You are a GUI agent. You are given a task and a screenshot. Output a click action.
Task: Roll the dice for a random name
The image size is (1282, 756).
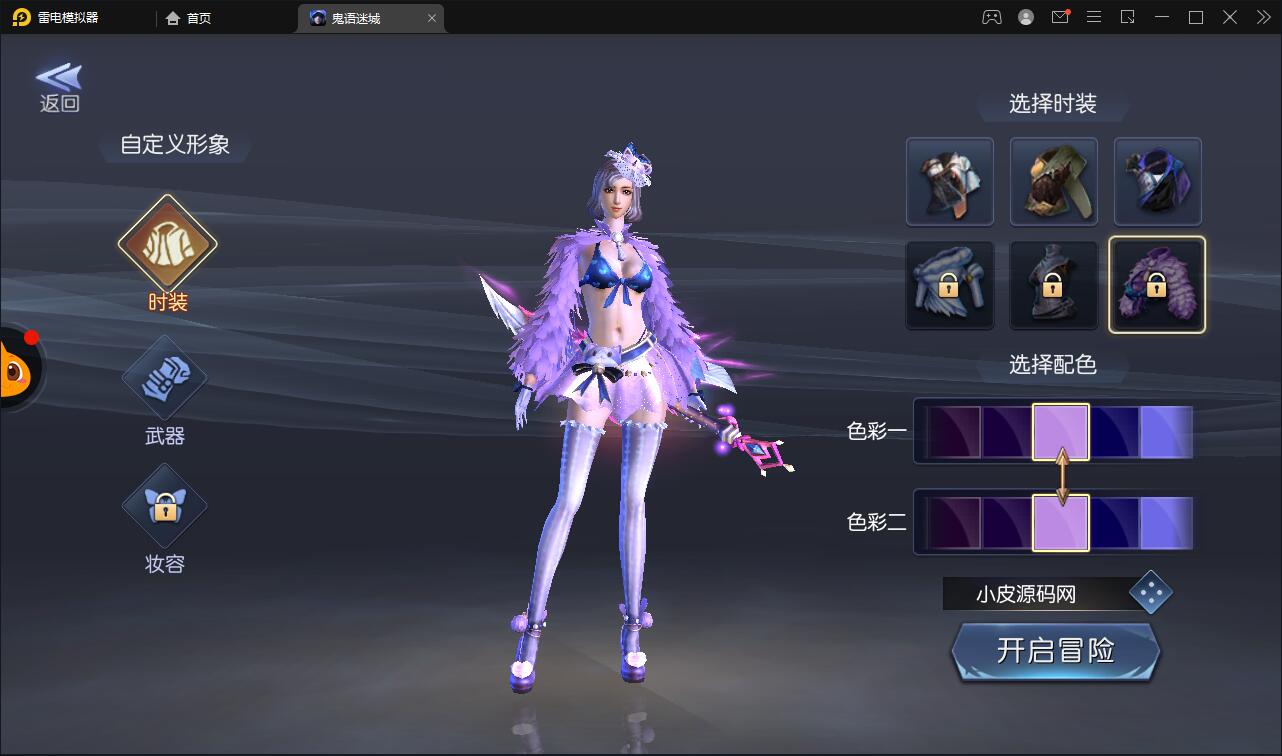[x=1150, y=593]
